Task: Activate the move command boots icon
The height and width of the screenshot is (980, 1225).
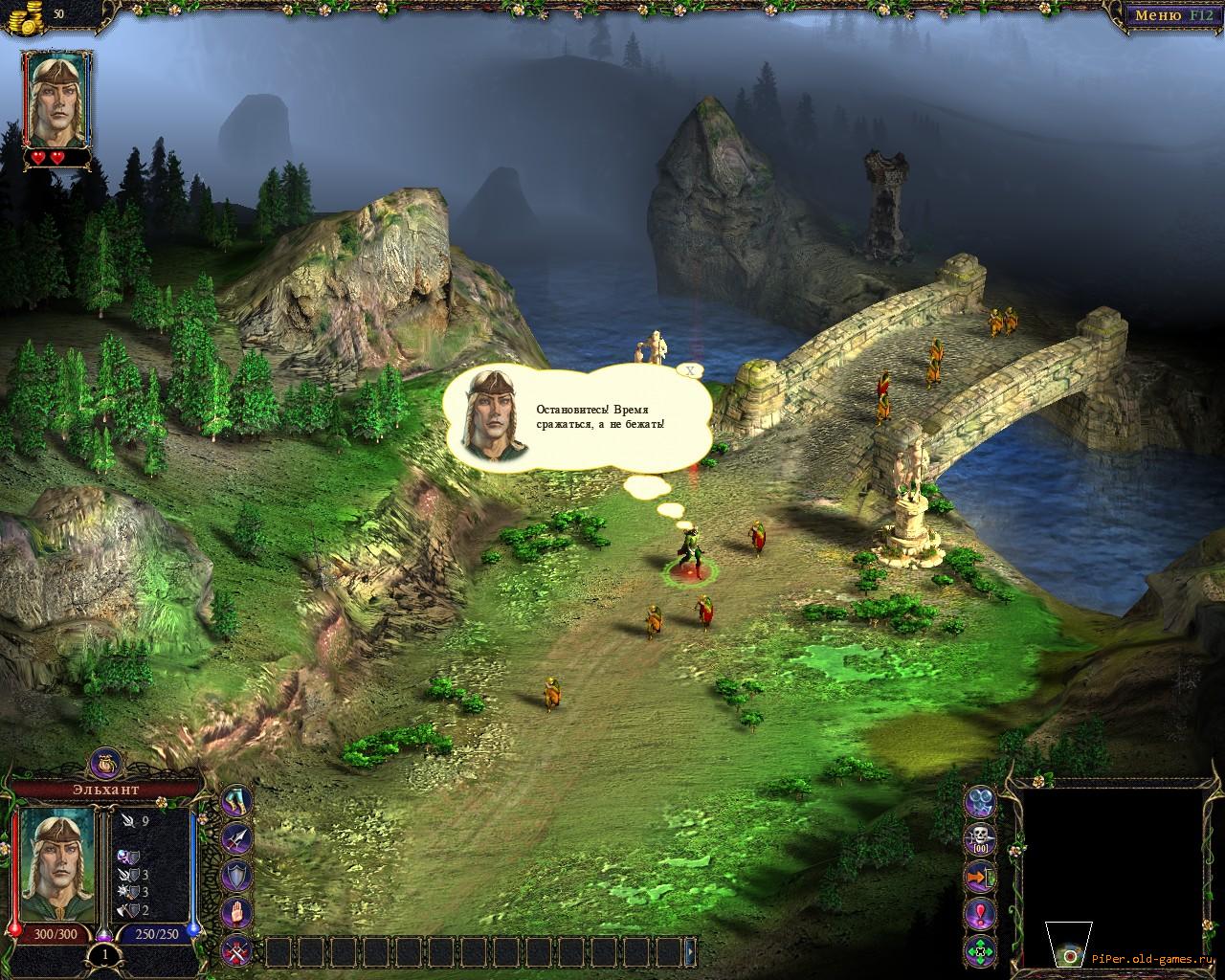Action: tap(236, 802)
